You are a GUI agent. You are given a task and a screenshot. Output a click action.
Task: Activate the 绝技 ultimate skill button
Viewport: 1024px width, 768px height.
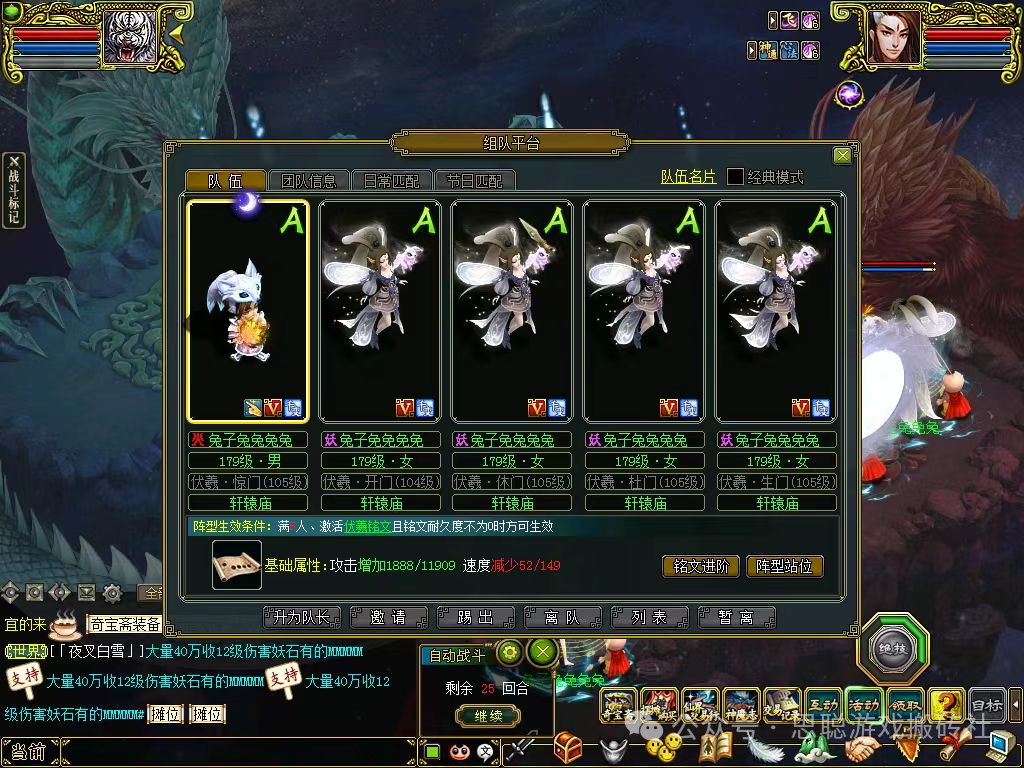coord(893,647)
